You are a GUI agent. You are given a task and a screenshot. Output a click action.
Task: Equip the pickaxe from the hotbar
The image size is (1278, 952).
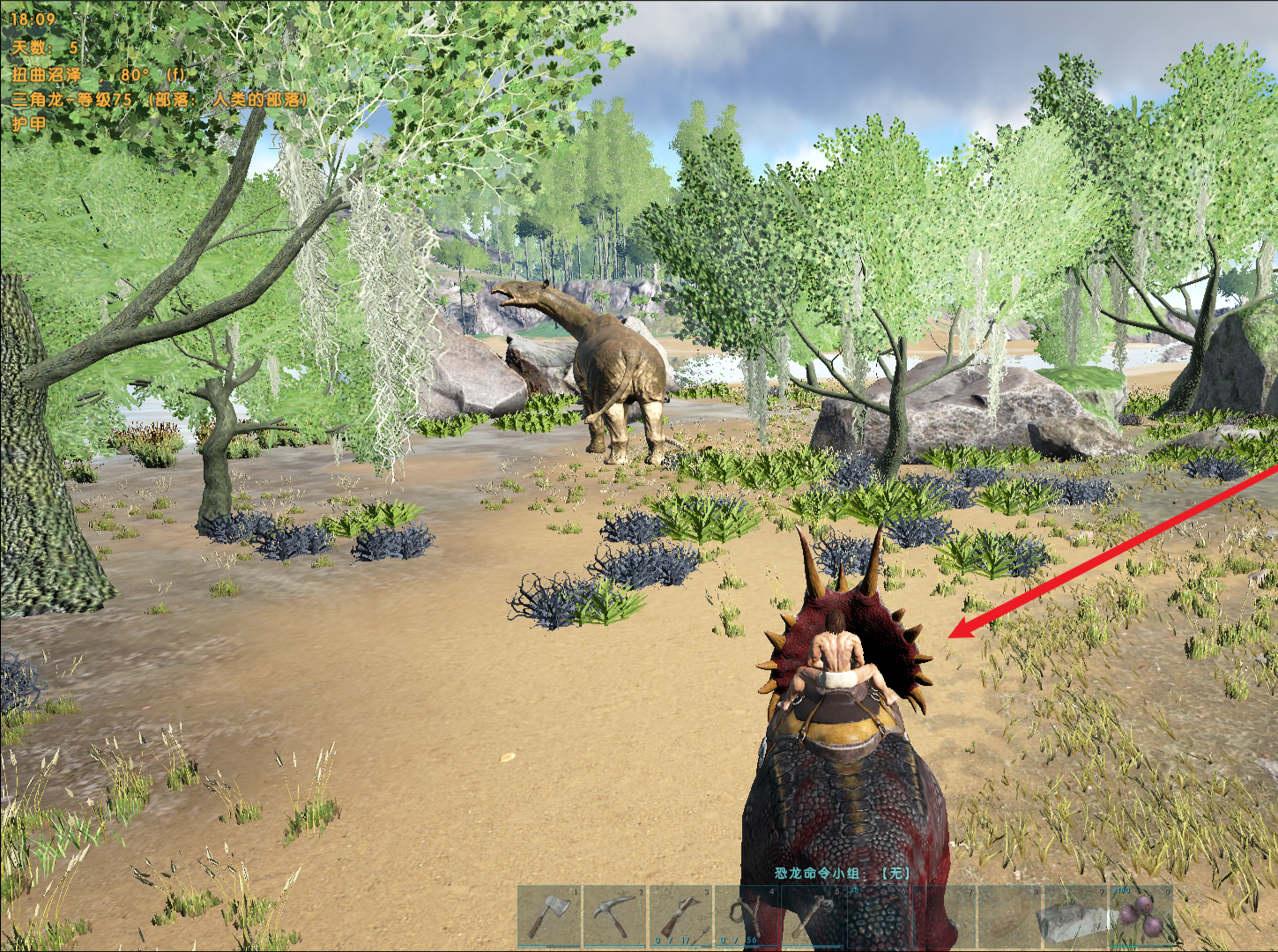click(x=615, y=916)
